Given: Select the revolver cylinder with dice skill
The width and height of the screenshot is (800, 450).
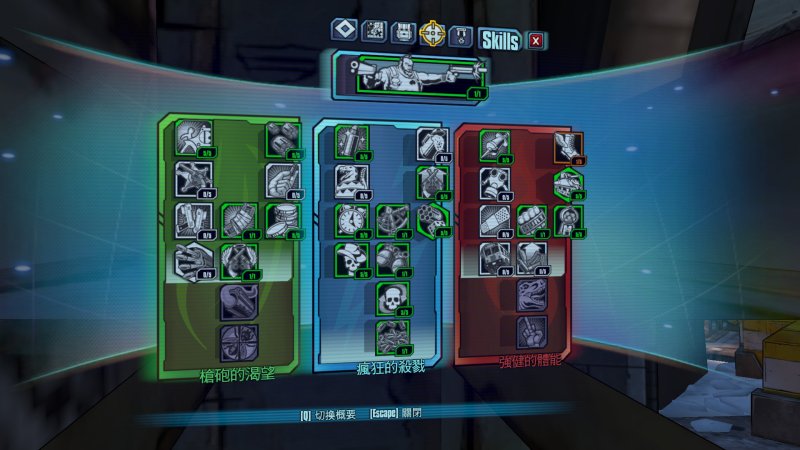Looking at the screenshot, I should (429, 217).
